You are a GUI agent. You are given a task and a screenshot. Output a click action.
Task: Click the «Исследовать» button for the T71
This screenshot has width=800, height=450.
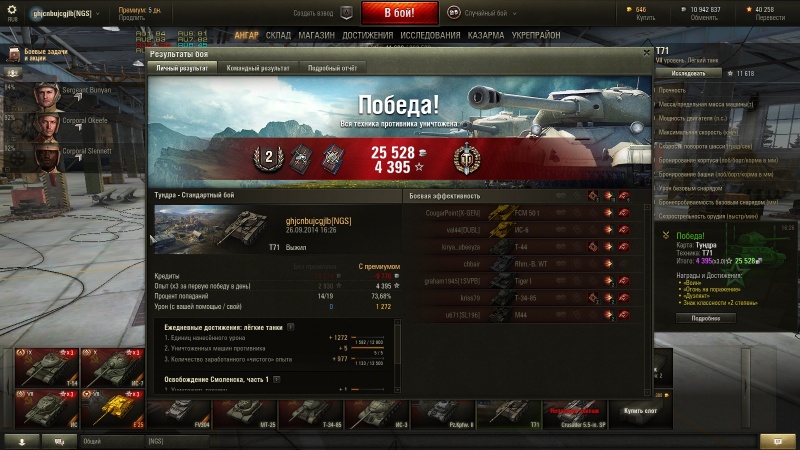pos(689,73)
